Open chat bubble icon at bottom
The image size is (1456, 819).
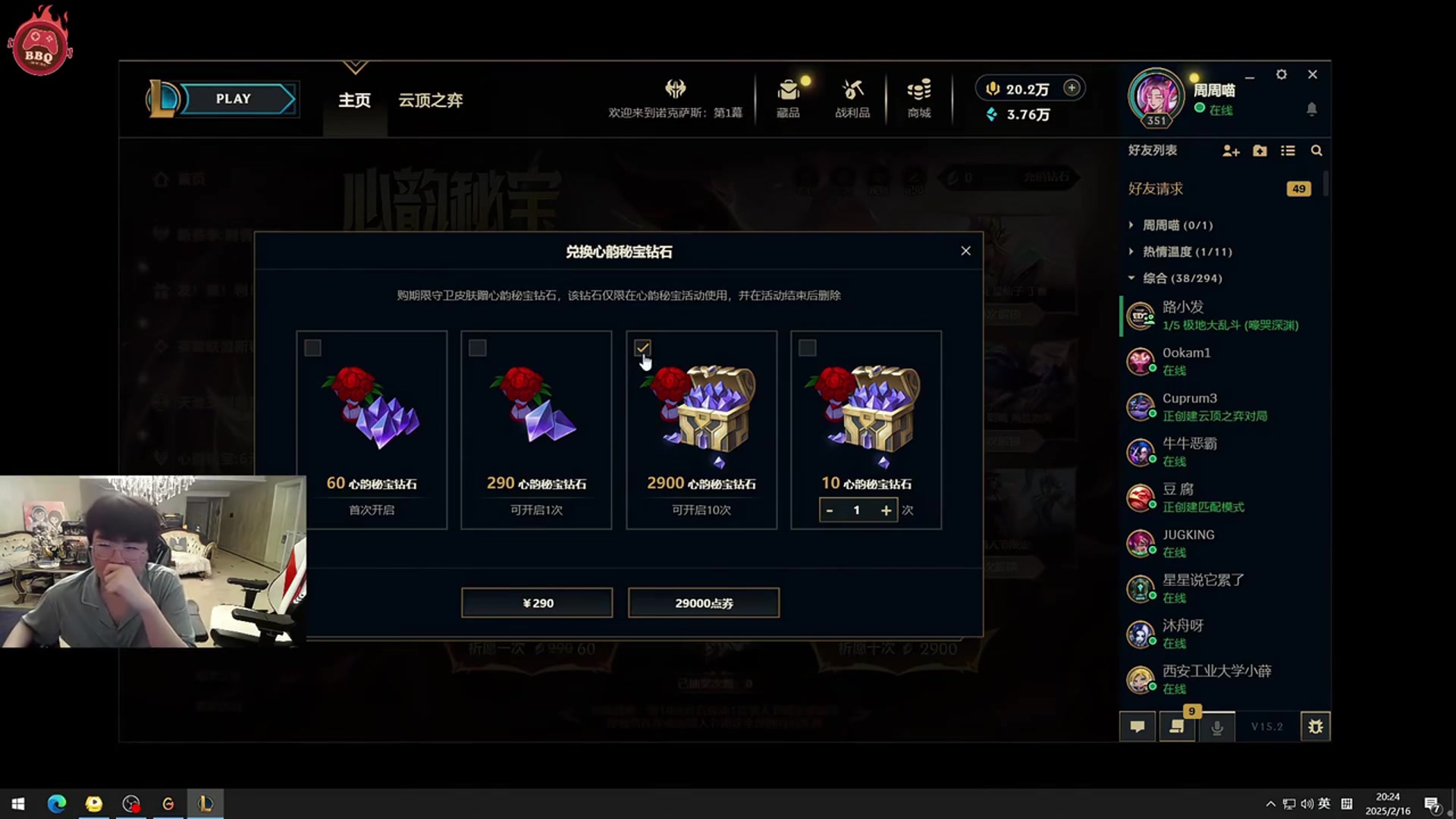(x=1137, y=726)
